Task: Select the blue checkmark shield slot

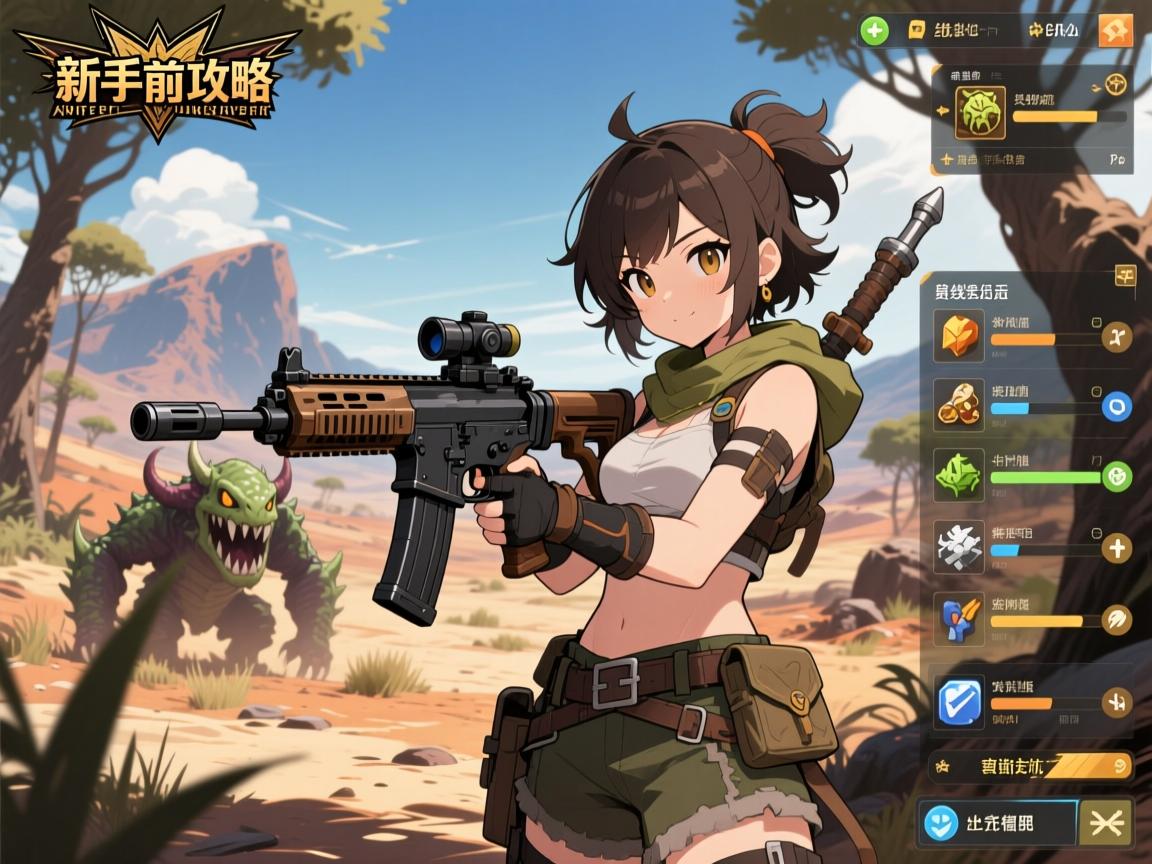Action: click(x=959, y=700)
